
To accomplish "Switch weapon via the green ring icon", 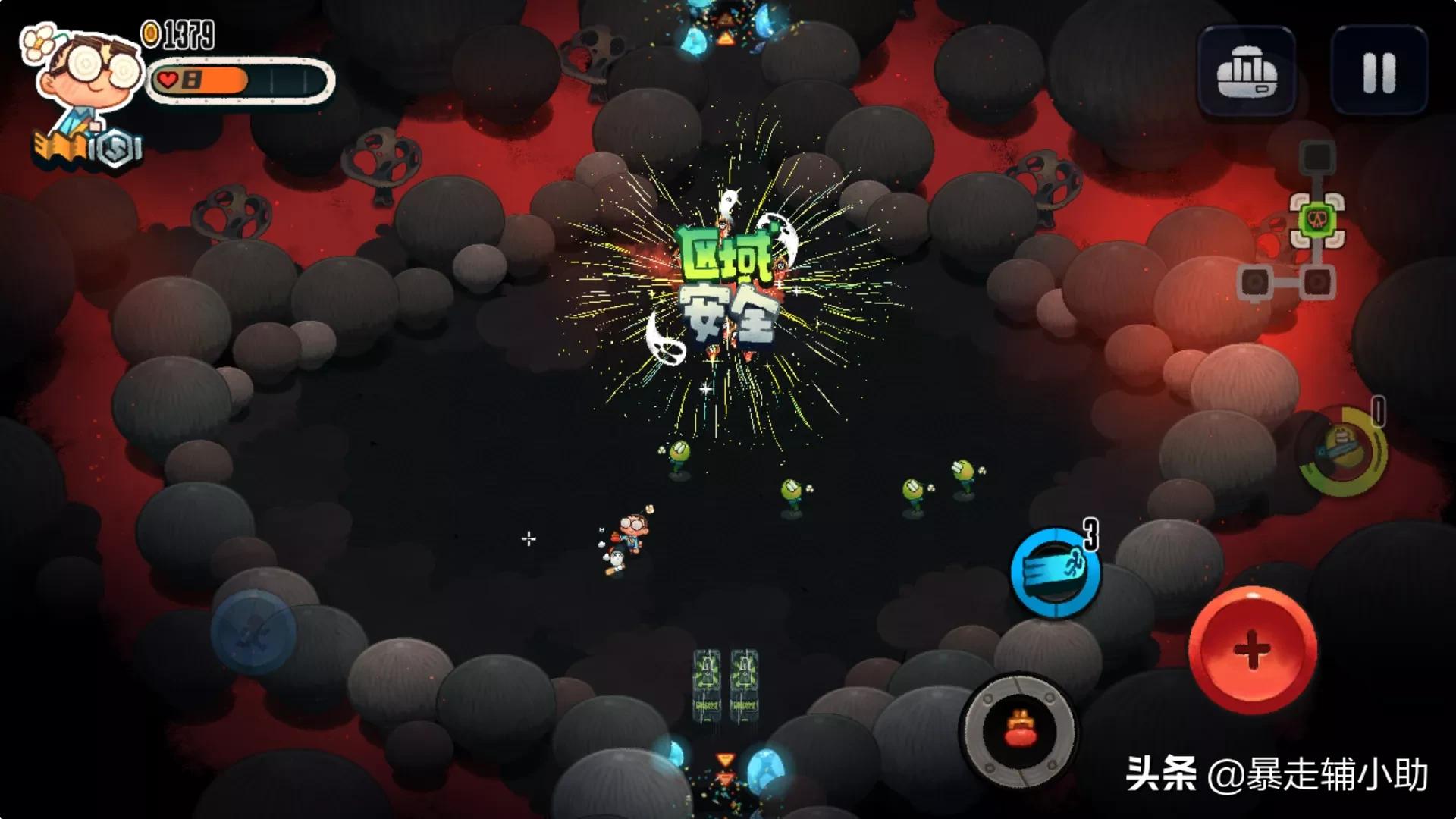I will pyautogui.click(x=1343, y=452).
